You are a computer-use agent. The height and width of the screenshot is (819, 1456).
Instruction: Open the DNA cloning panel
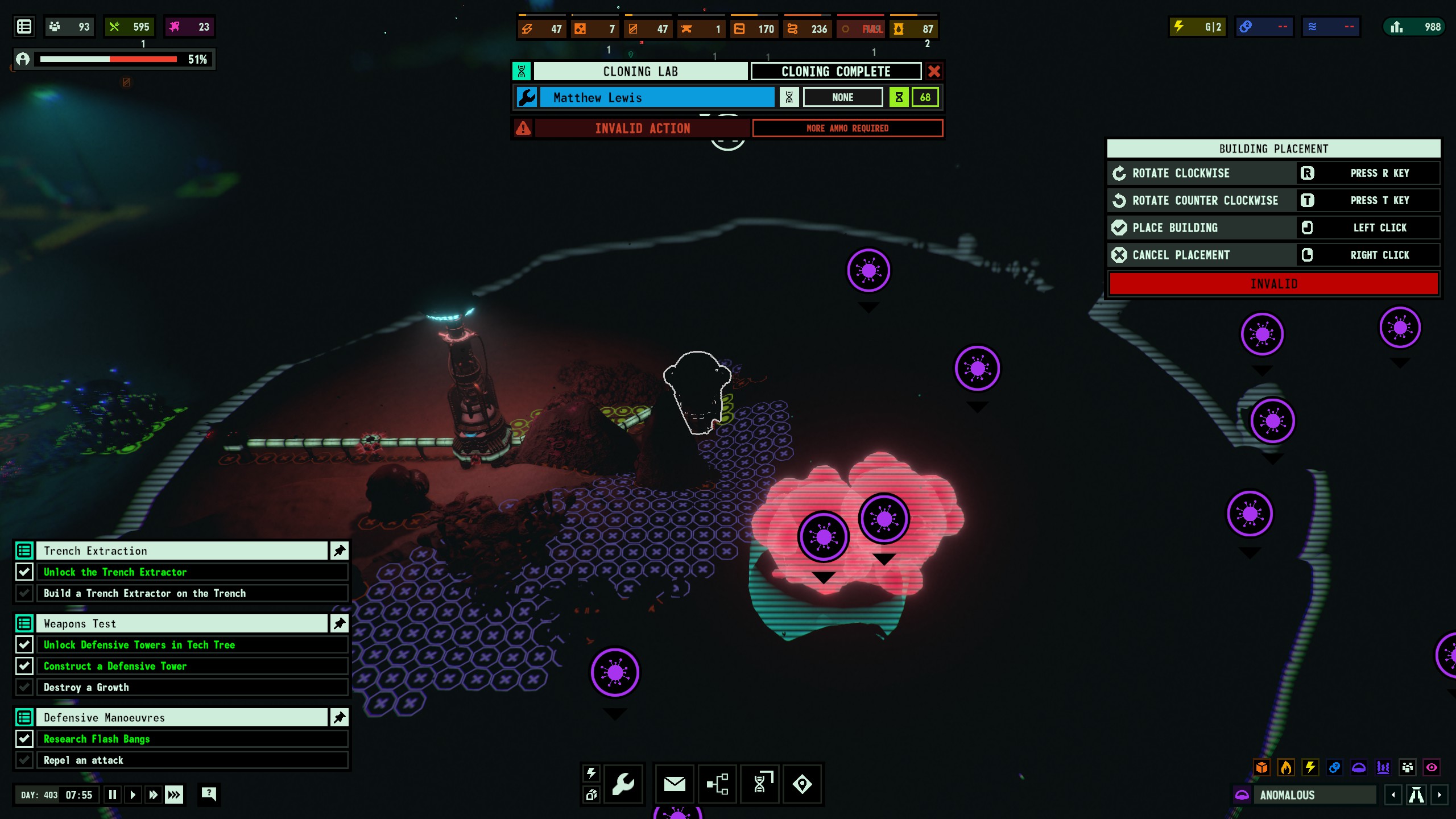point(761,784)
